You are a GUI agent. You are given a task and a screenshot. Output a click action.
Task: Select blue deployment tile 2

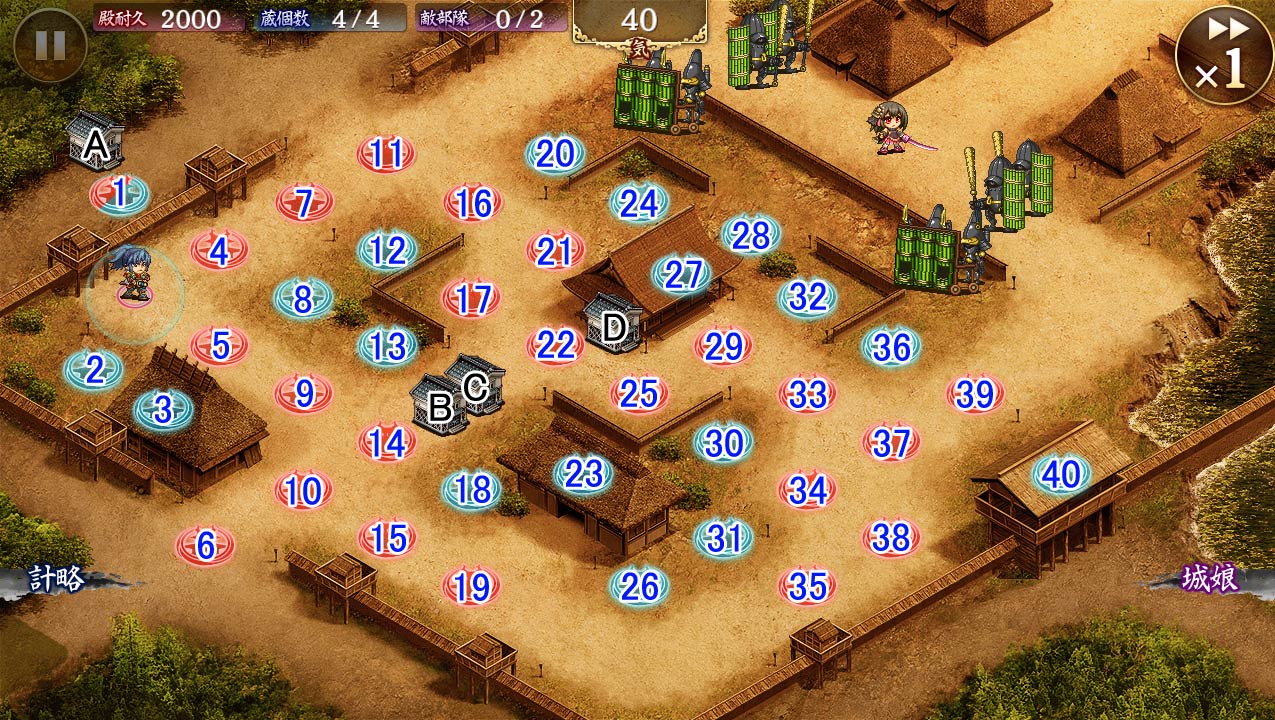pyautogui.click(x=94, y=370)
